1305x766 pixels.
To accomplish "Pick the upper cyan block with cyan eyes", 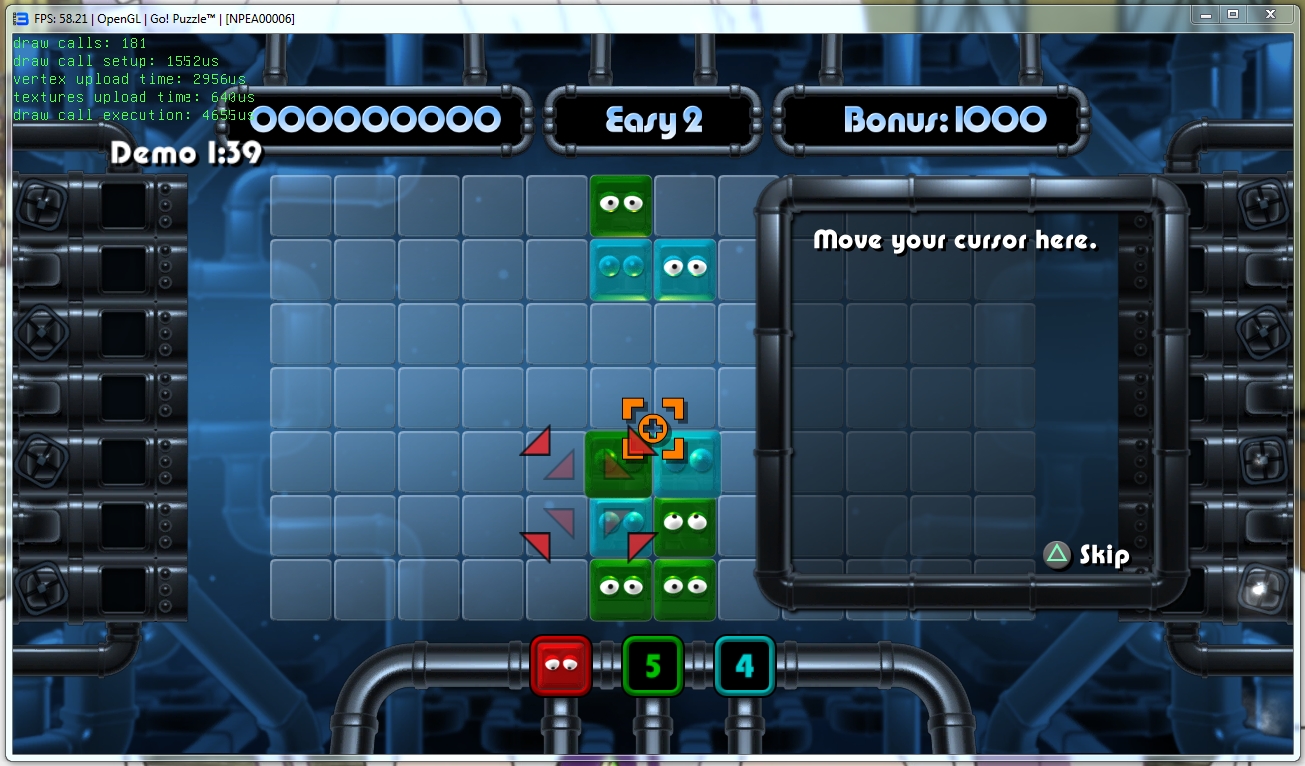I will [x=621, y=269].
